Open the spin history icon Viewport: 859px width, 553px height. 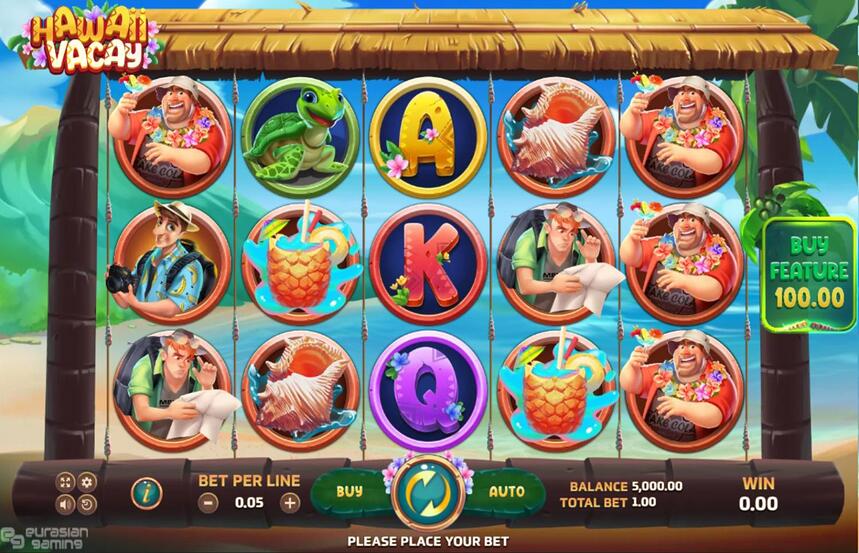pyautogui.click(x=87, y=504)
